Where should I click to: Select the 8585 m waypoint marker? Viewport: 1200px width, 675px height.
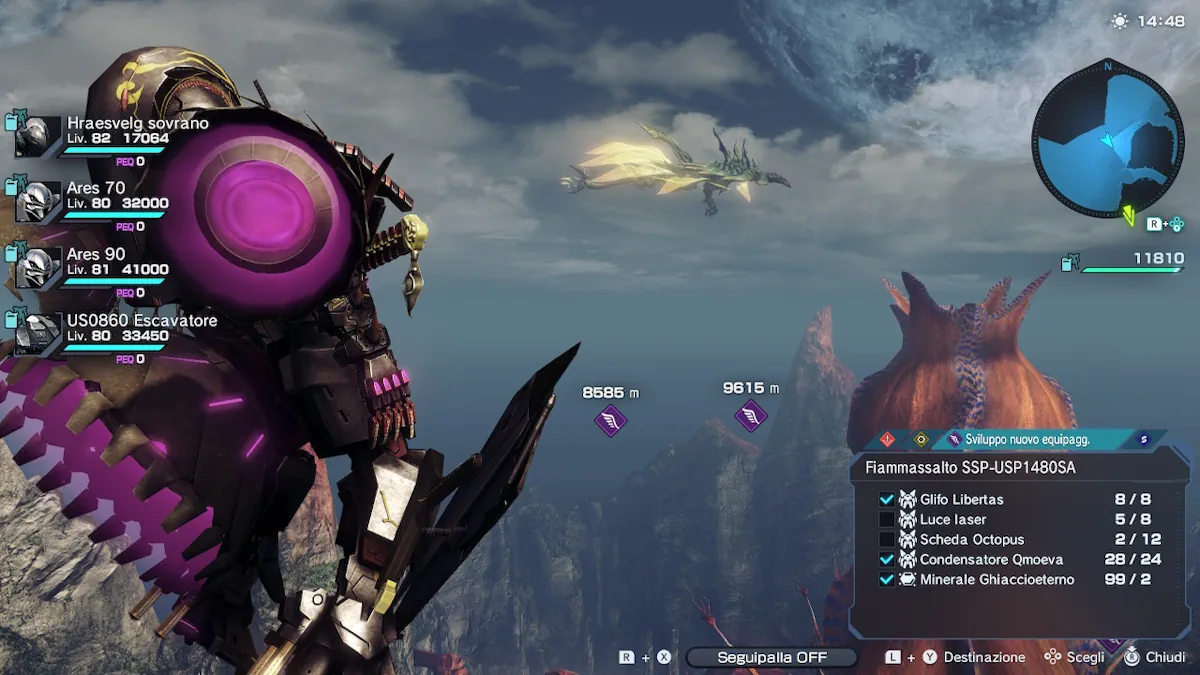[x=610, y=420]
